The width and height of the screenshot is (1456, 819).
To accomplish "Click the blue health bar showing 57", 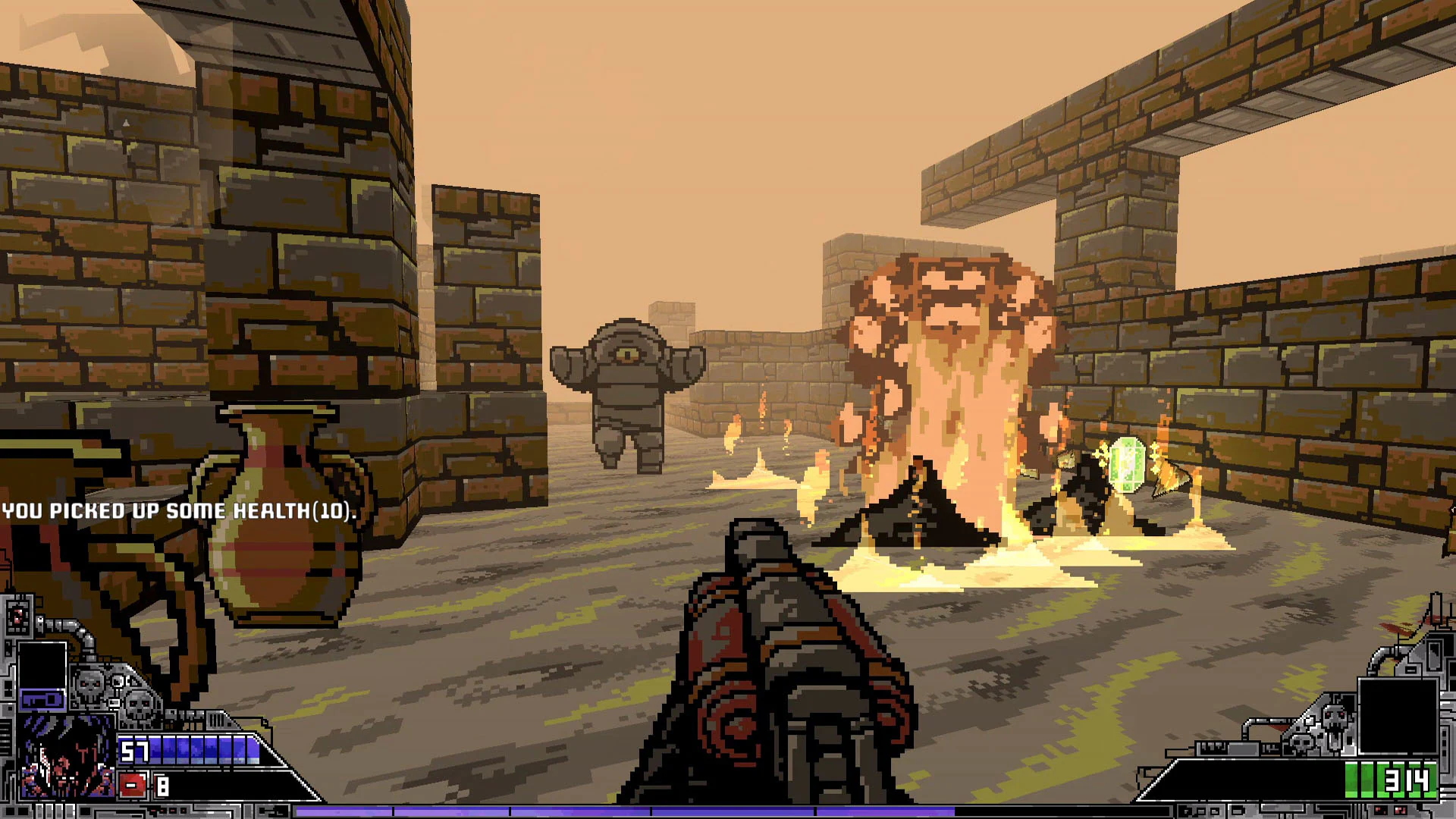I will 190,750.
